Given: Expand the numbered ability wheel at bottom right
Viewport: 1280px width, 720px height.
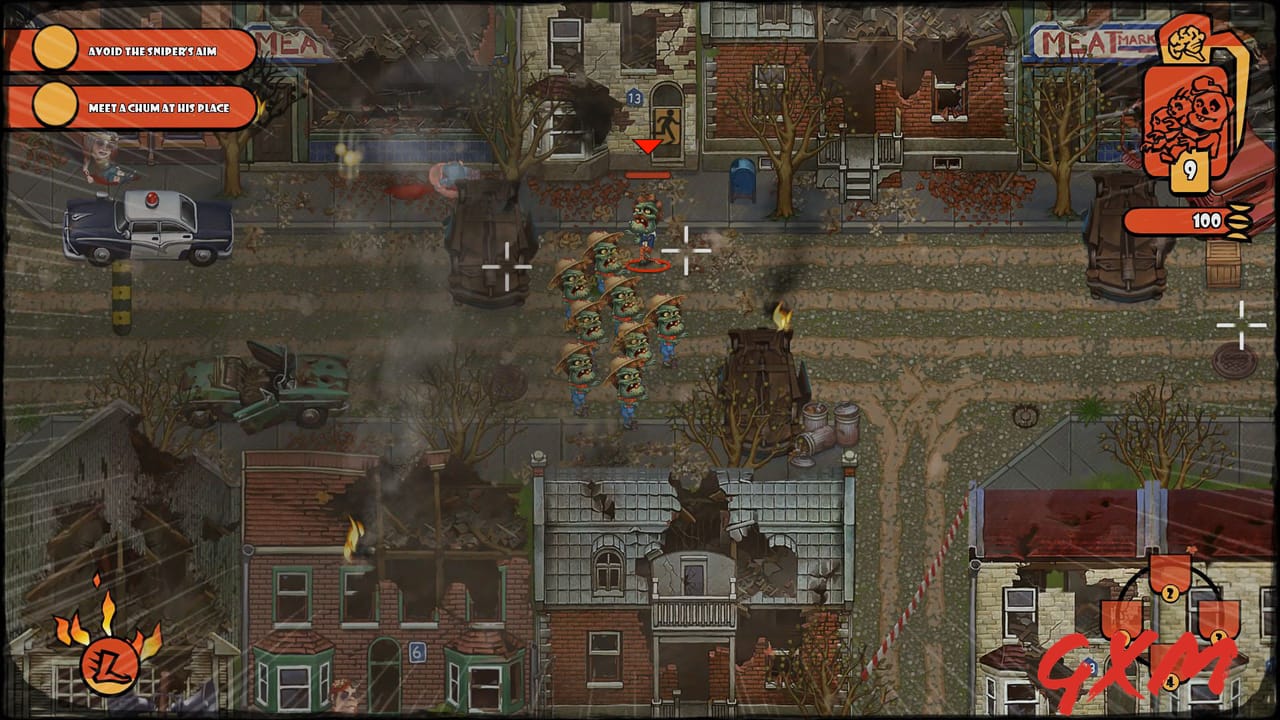Looking at the screenshot, I should [x=1170, y=635].
